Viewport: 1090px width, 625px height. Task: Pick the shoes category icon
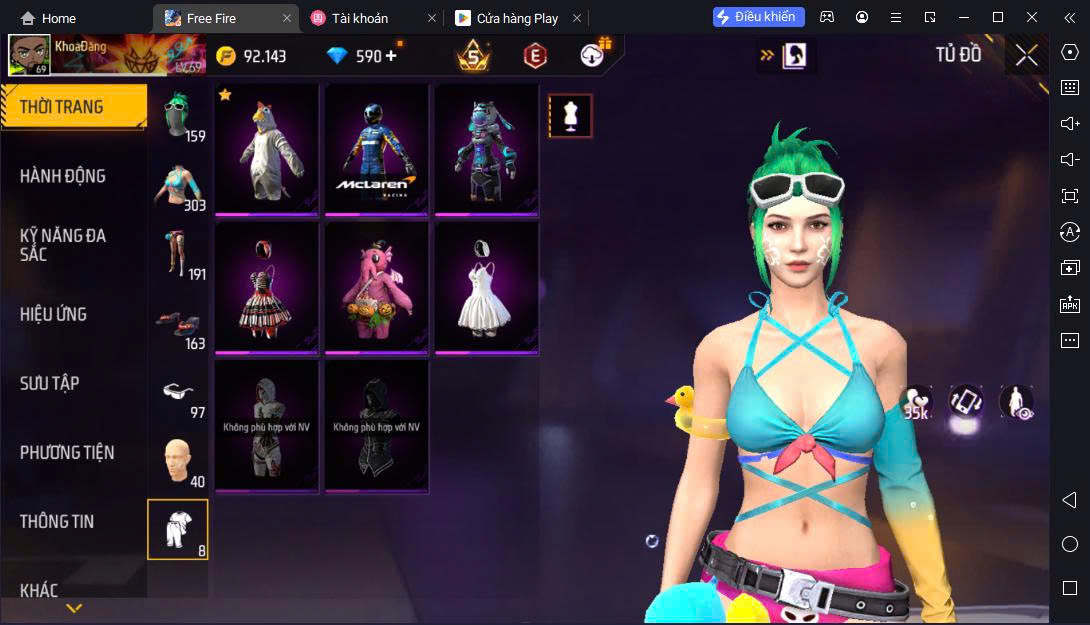(178, 323)
